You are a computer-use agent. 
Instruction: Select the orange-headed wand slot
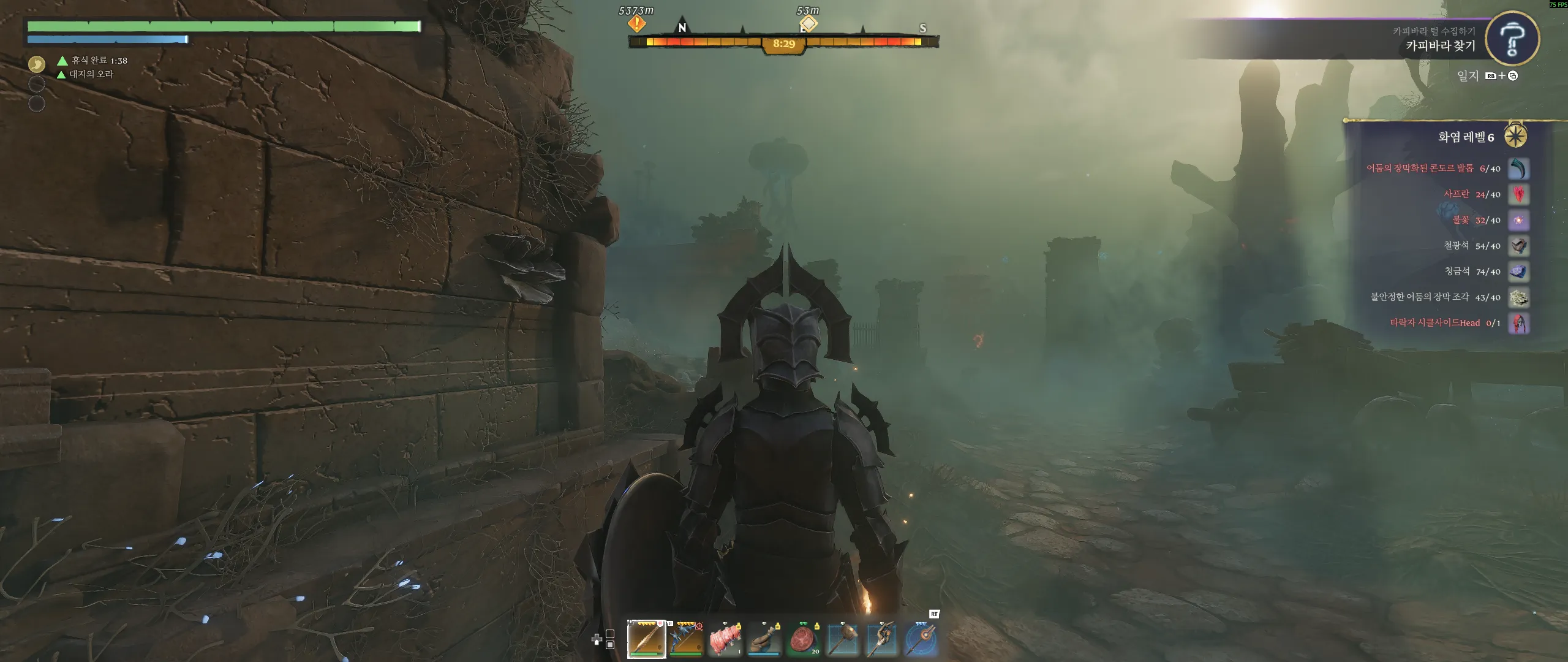pyautogui.click(x=921, y=639)
